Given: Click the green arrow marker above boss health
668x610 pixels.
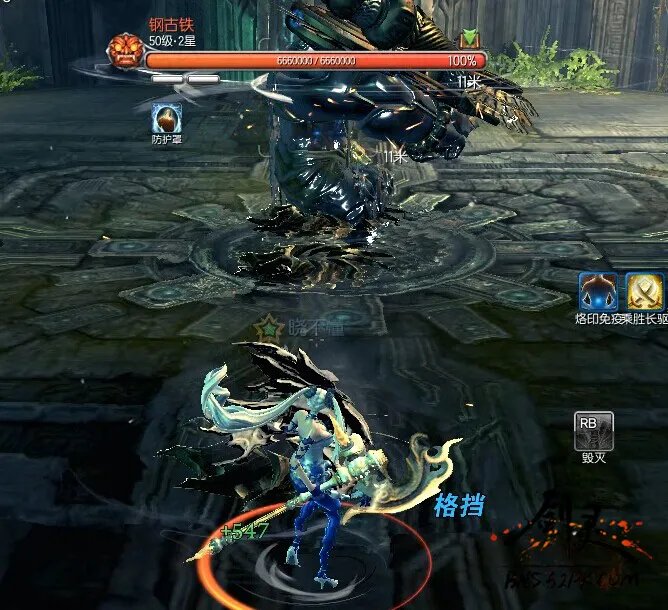Looking at the screenshot, I should click(468, 39).
